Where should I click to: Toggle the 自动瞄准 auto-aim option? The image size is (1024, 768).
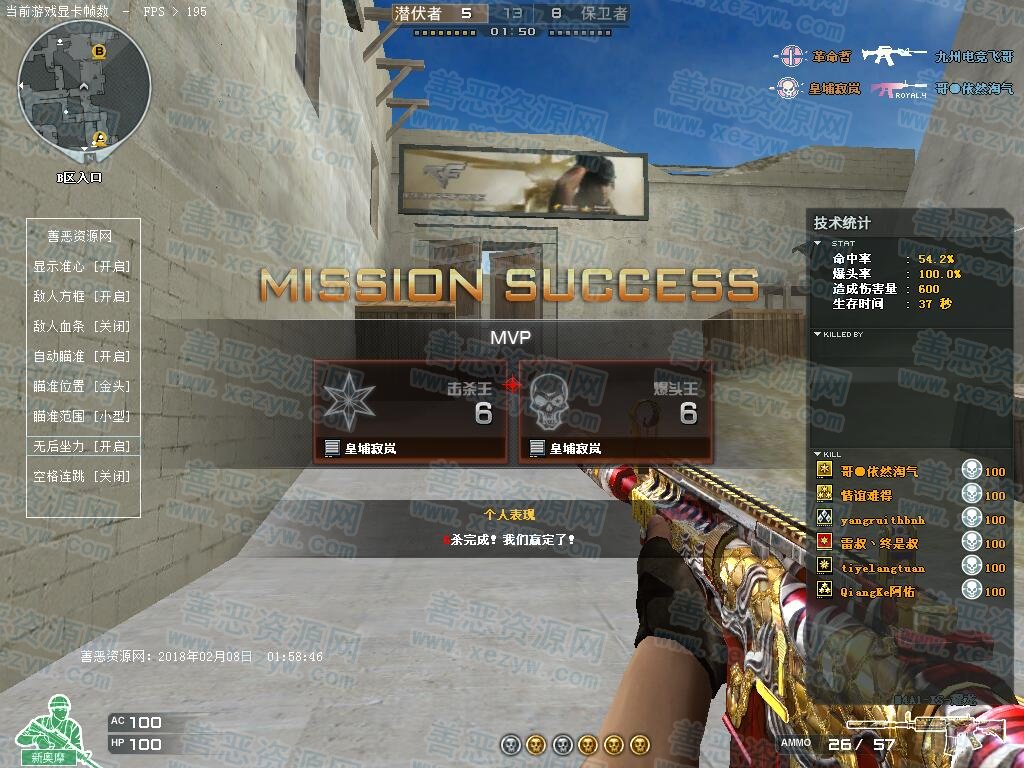82,357
